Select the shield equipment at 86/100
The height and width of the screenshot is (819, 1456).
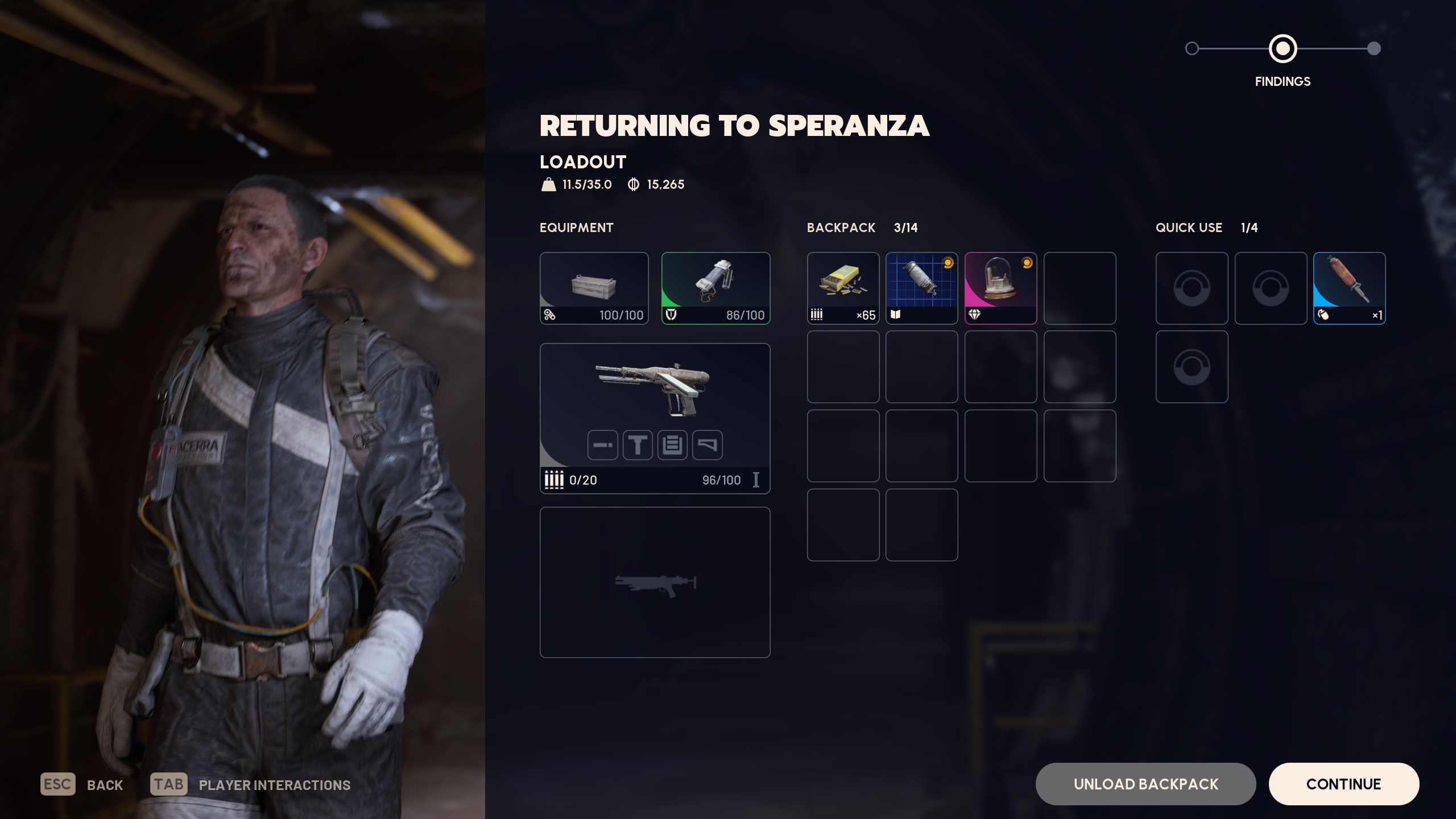pos(715,288)
